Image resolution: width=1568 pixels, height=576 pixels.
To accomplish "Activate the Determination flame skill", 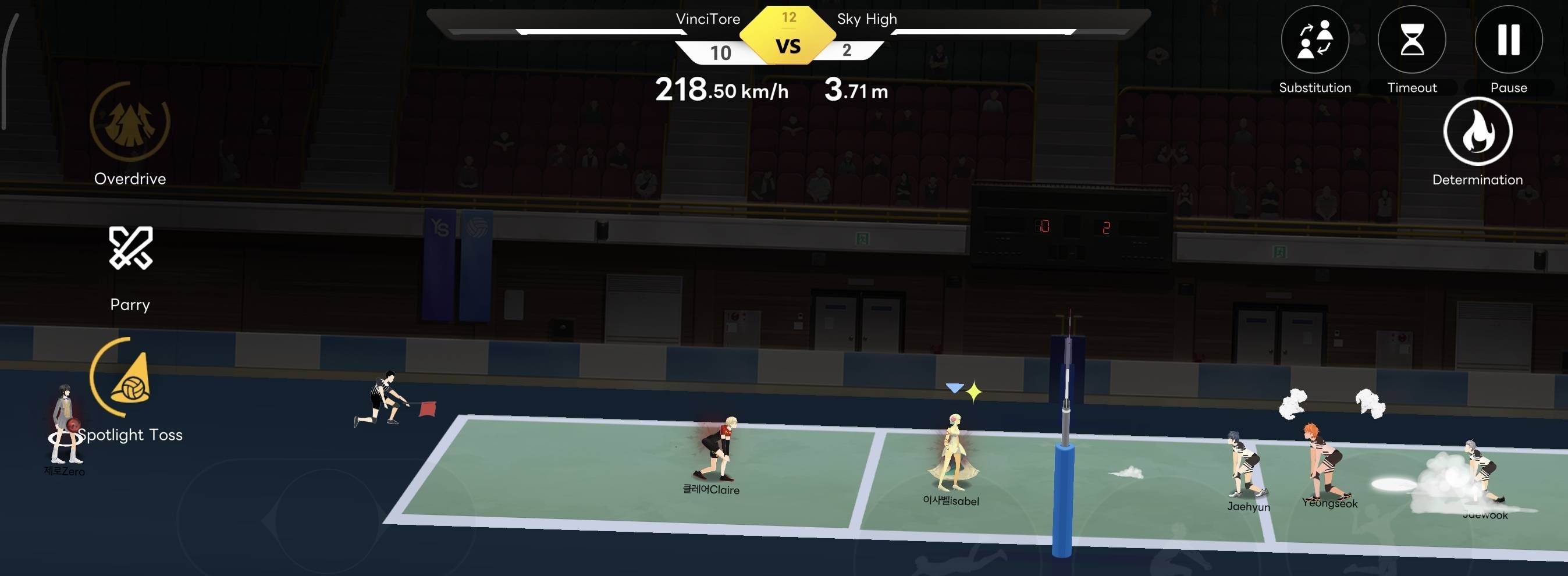I will tap(1477, 131).
